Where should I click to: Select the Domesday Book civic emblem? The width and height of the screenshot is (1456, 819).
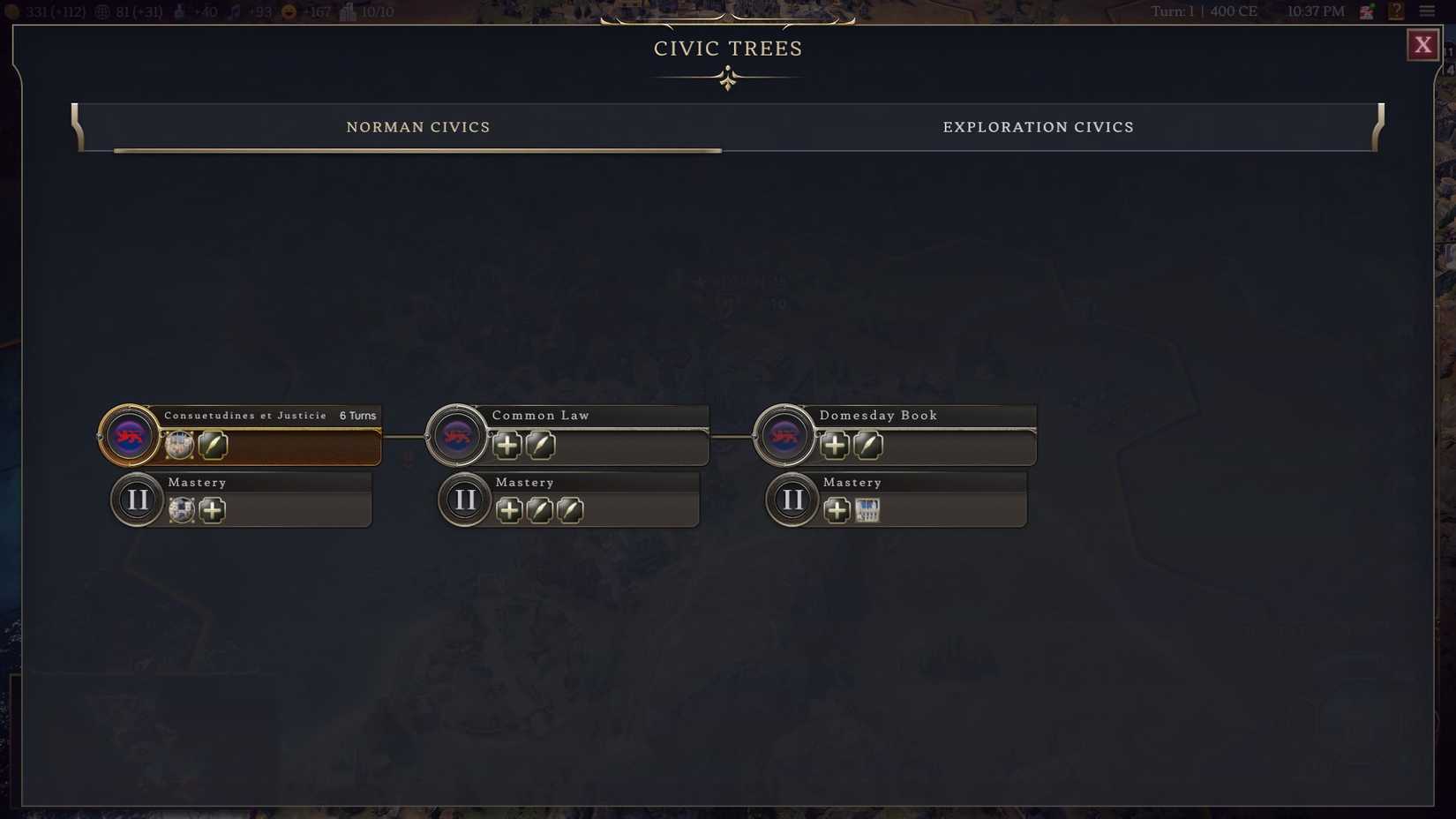784,435
